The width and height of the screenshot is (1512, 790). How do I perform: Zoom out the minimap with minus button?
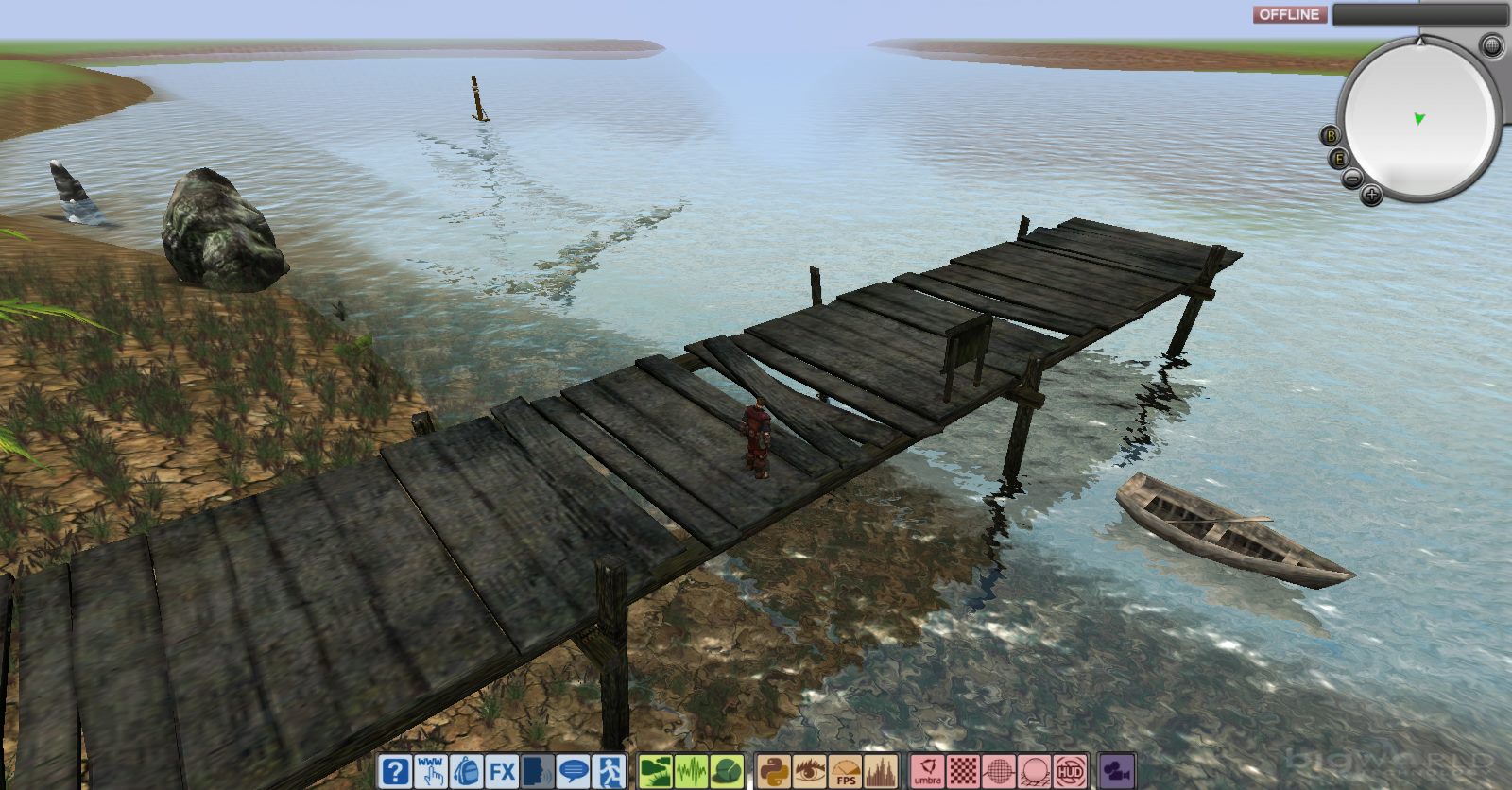tap(1351, 179)
